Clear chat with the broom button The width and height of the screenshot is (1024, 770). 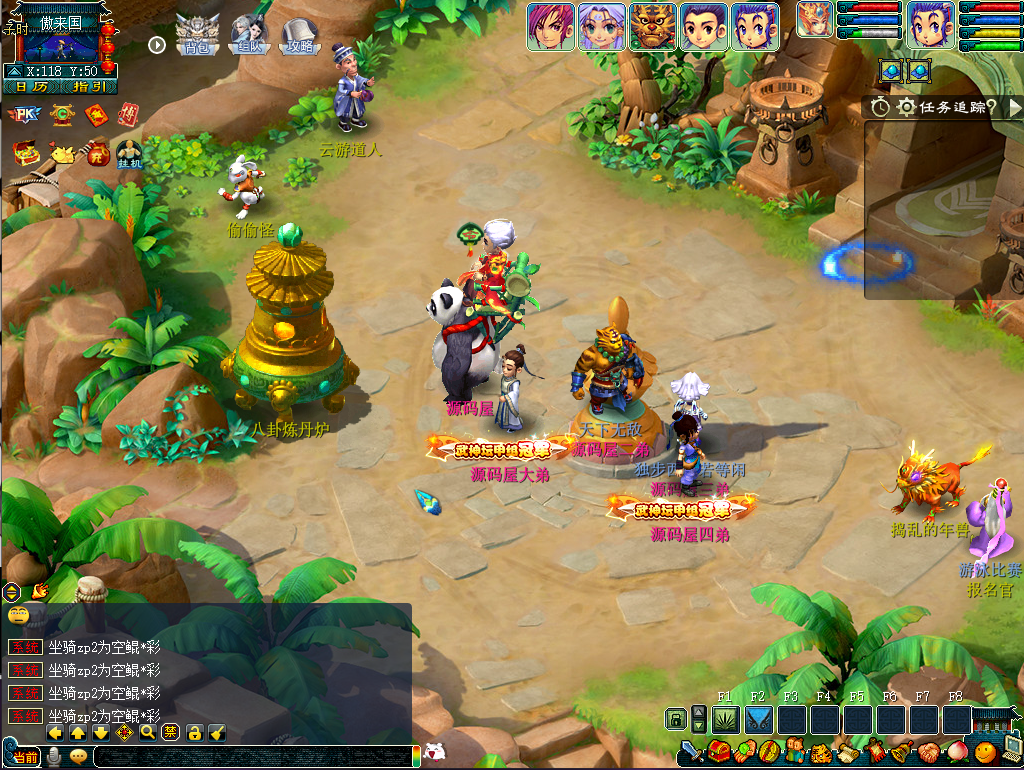217,733
